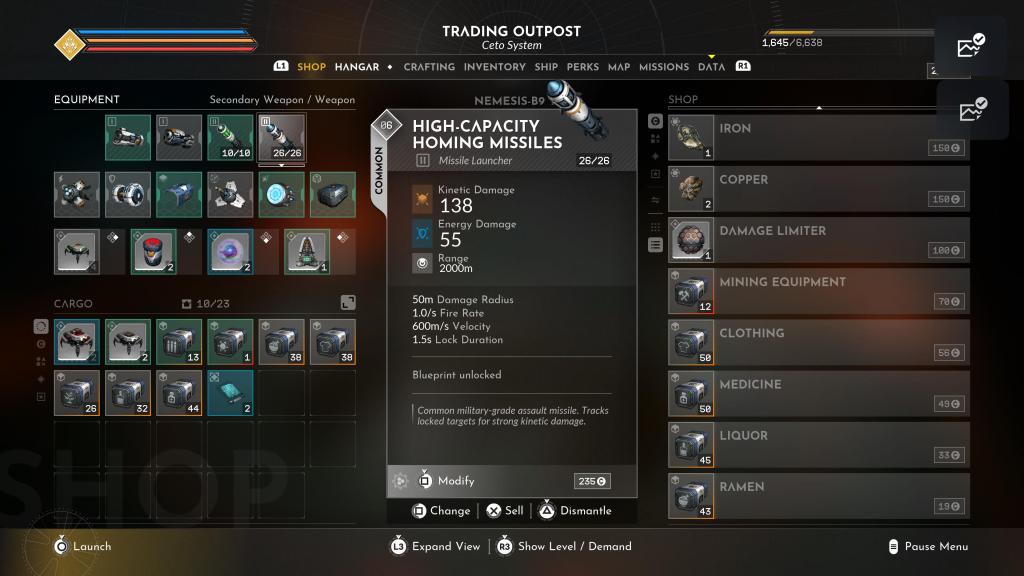Select the equipped missile launcher slot showing 26/26
1024x576 pixels.
click(281, 138)
